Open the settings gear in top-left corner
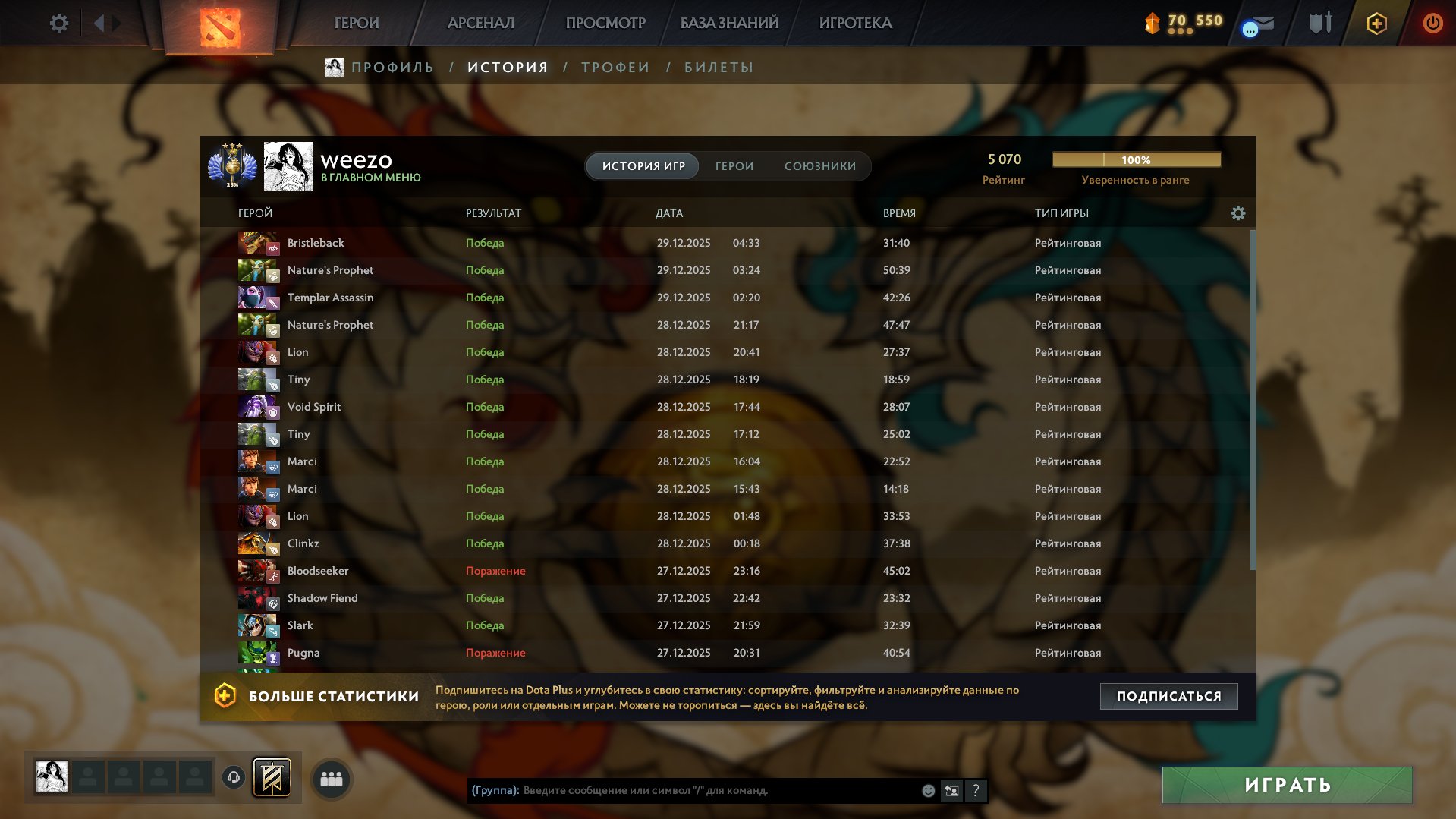1456x819 pixels. [x=58, y=23]
